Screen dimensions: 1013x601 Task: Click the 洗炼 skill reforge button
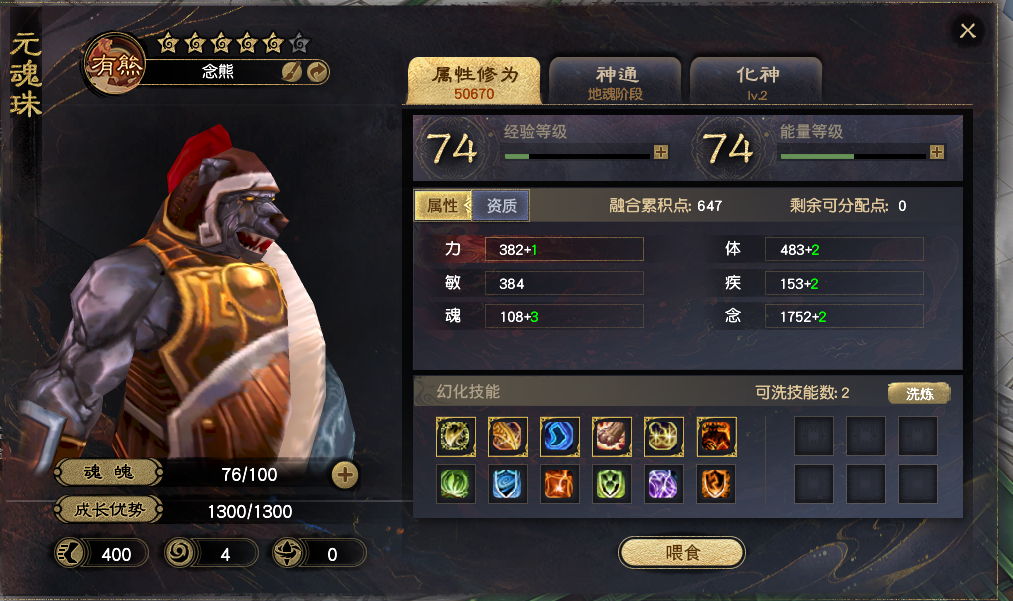[918, 393]
